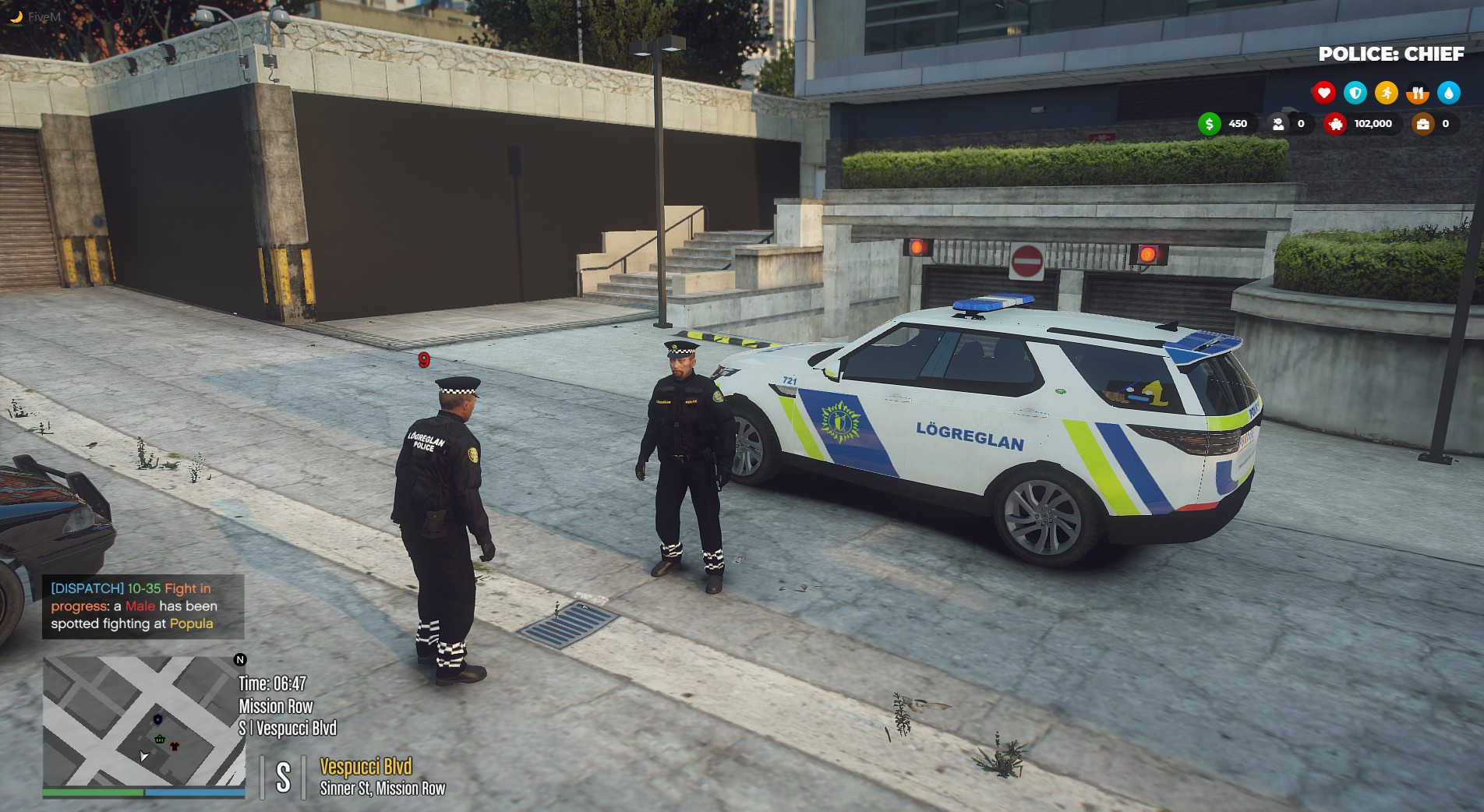The image size is (1484, 812).
Task: Click the red health heart icon
Action: click(1324, 93)
